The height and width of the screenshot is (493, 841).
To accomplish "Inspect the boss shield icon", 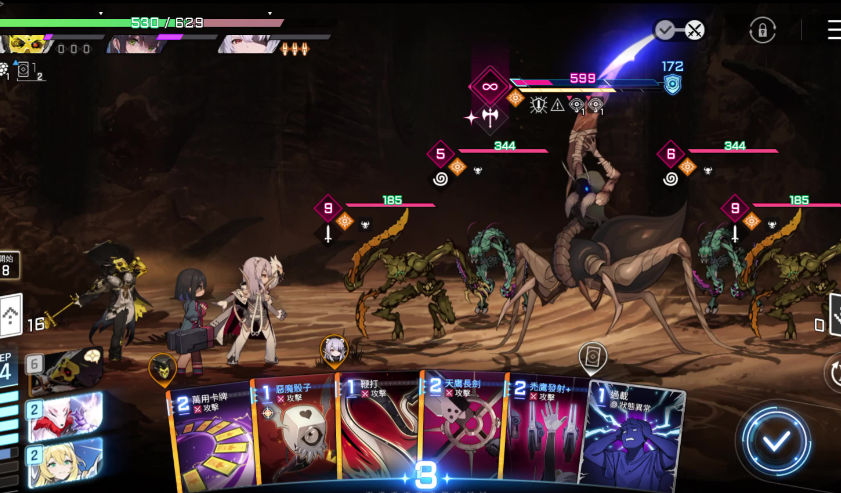I will point(672,85).
